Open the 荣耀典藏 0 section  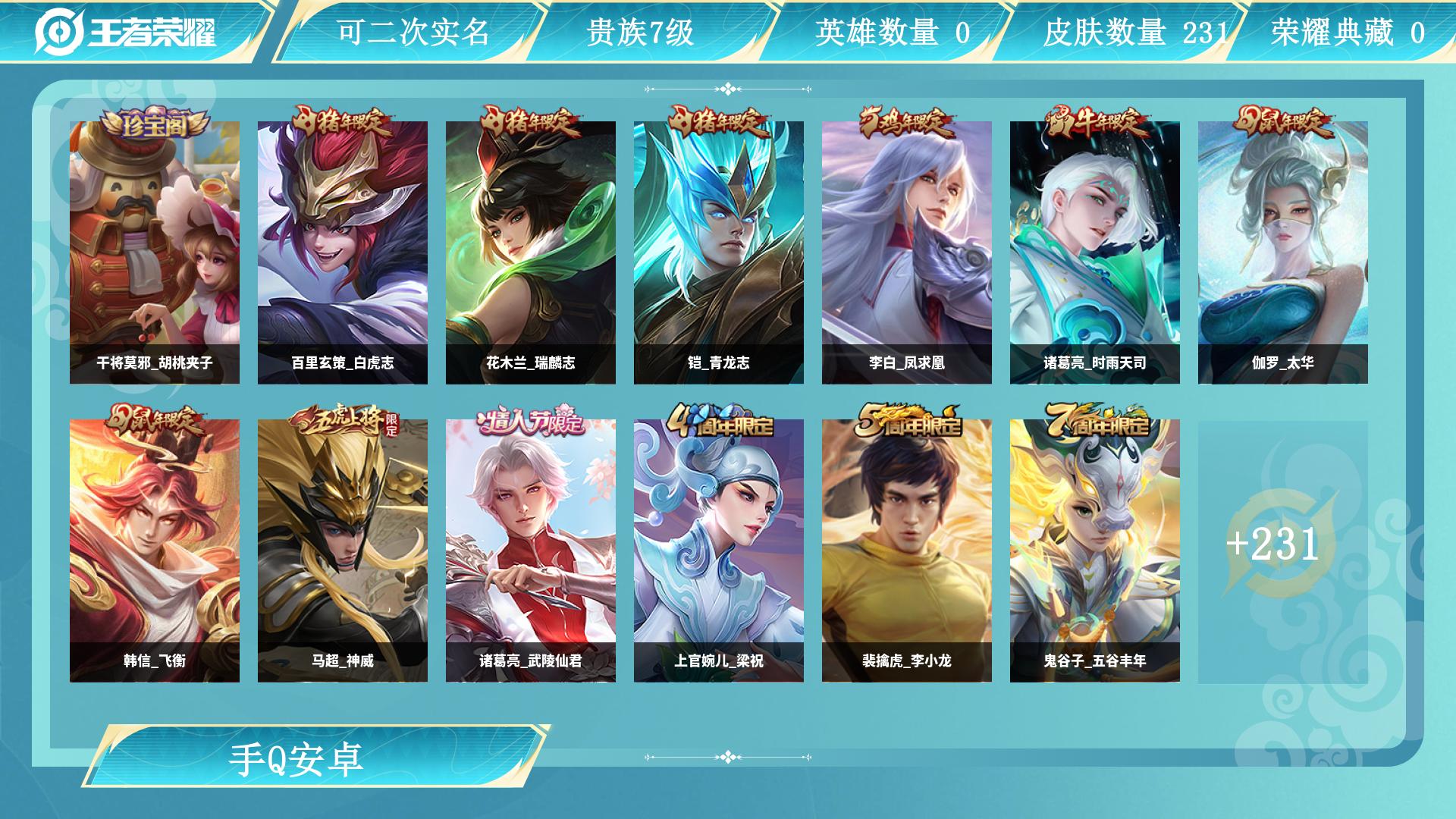1342,32
